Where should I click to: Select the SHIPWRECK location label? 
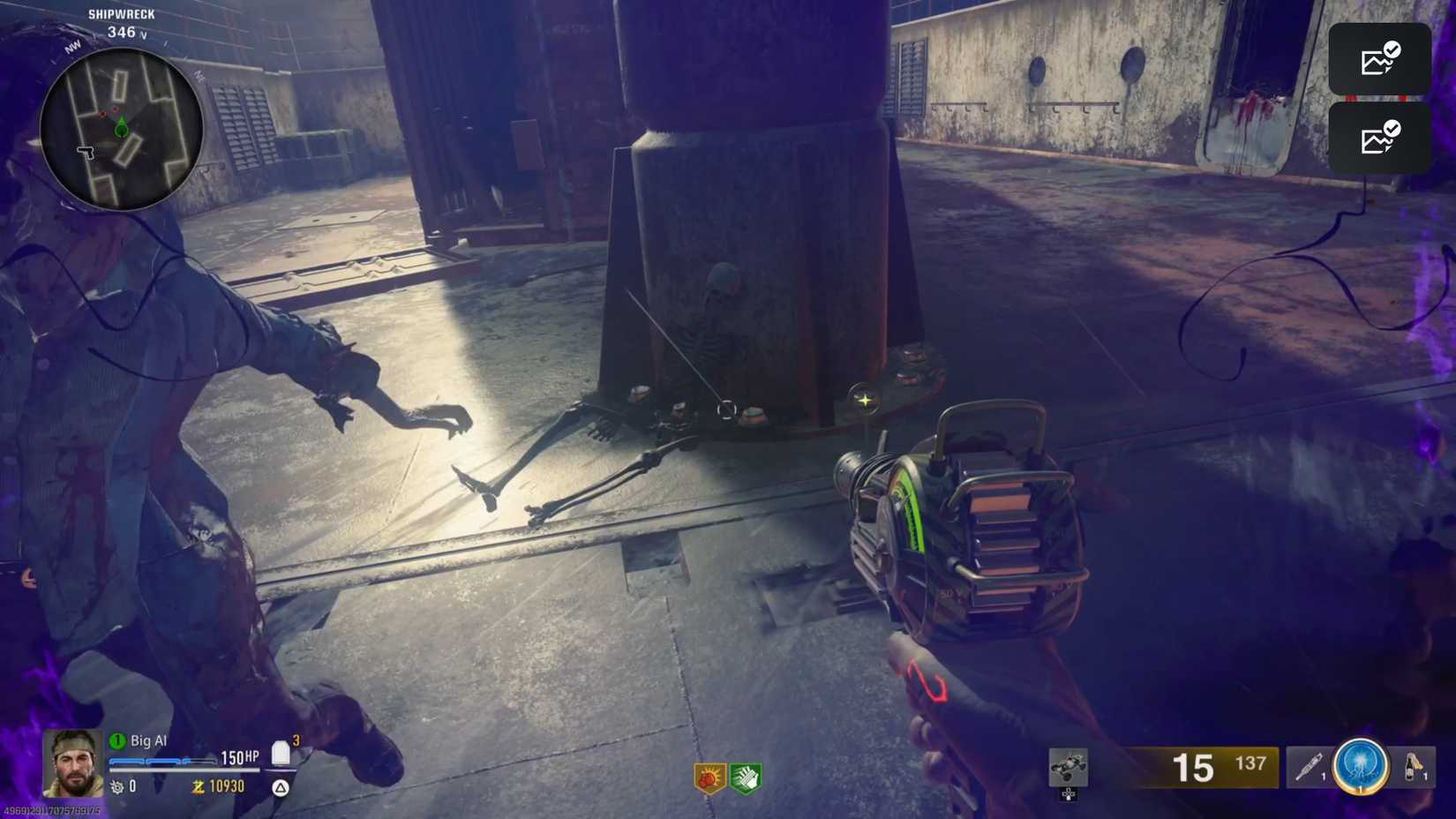click(x=121, y=13)
